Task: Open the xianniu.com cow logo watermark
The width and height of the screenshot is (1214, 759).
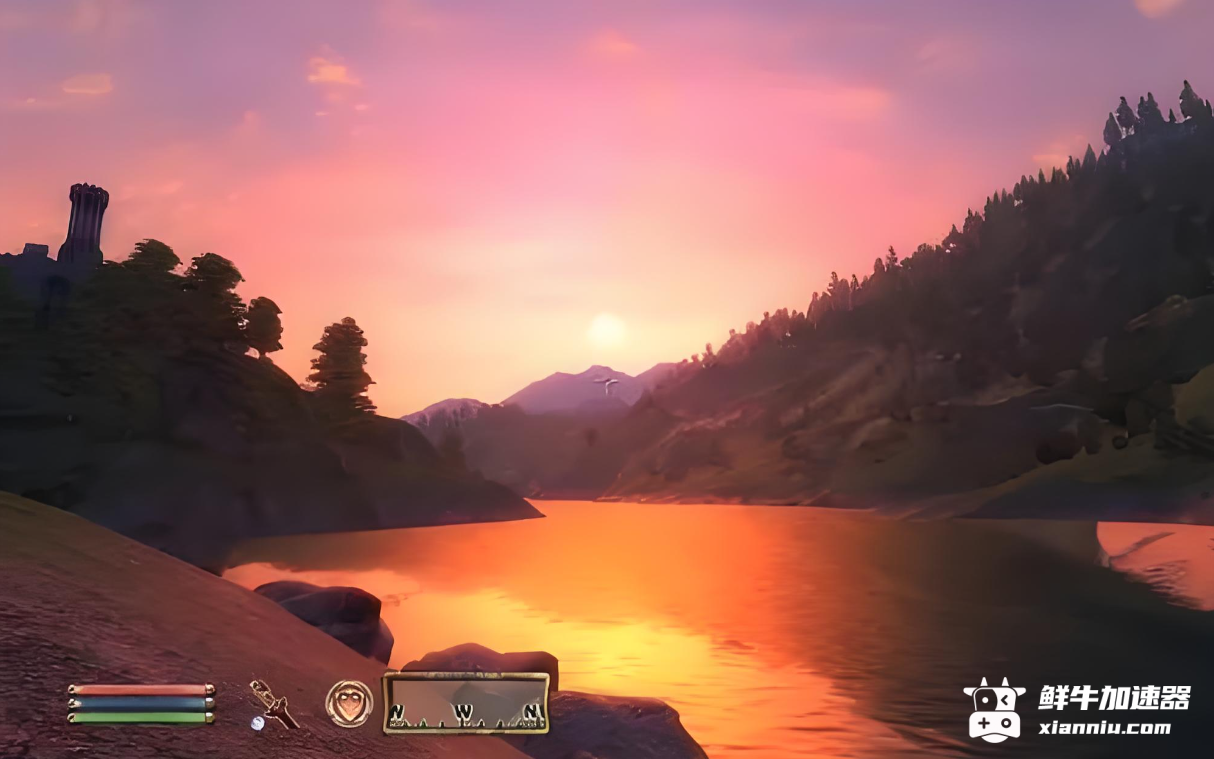Action: click(x=993, y=709)
